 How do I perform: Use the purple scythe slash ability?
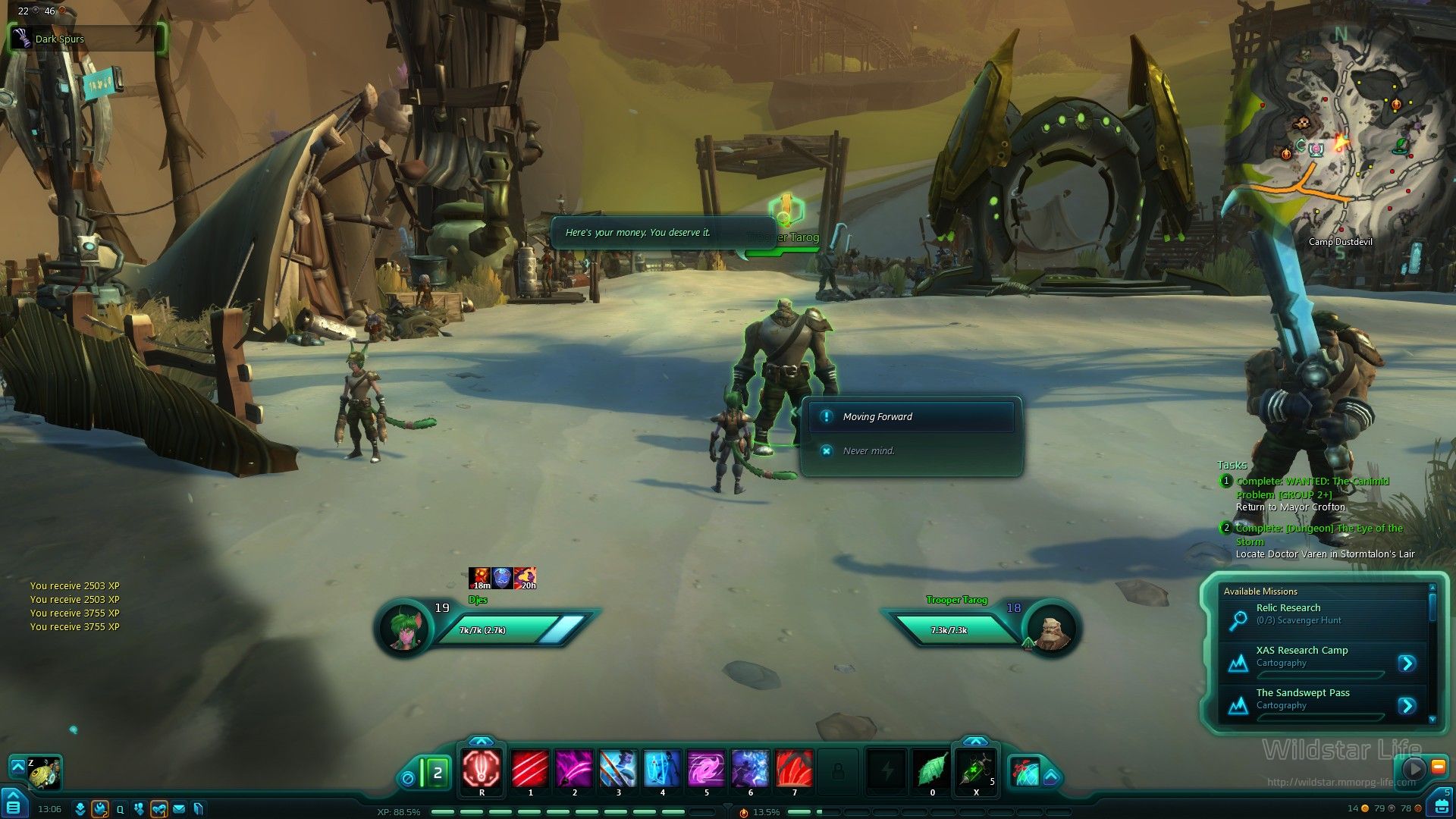click(x=574, y=769)
